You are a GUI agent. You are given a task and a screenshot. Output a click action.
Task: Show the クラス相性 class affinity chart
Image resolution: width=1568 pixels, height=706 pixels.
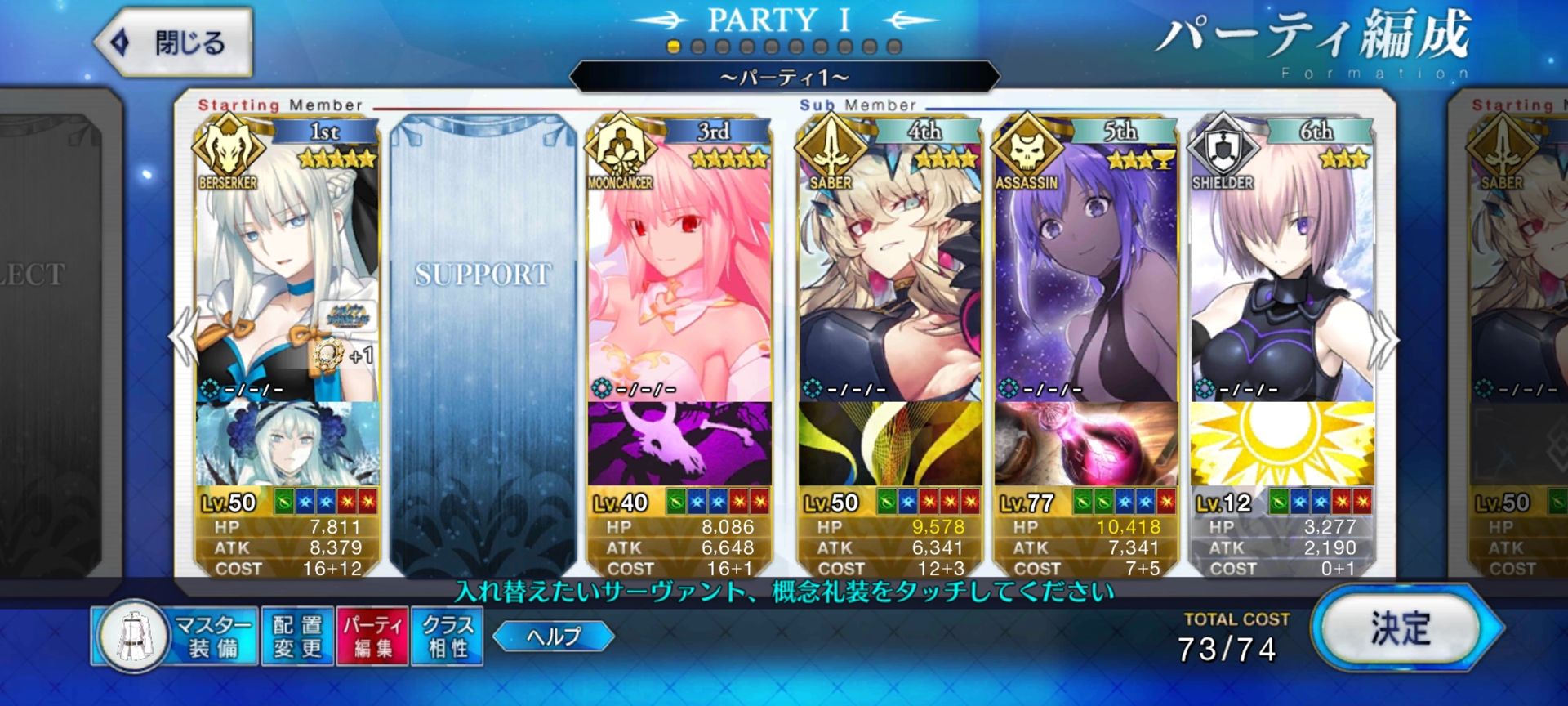[x=447, y=637]
